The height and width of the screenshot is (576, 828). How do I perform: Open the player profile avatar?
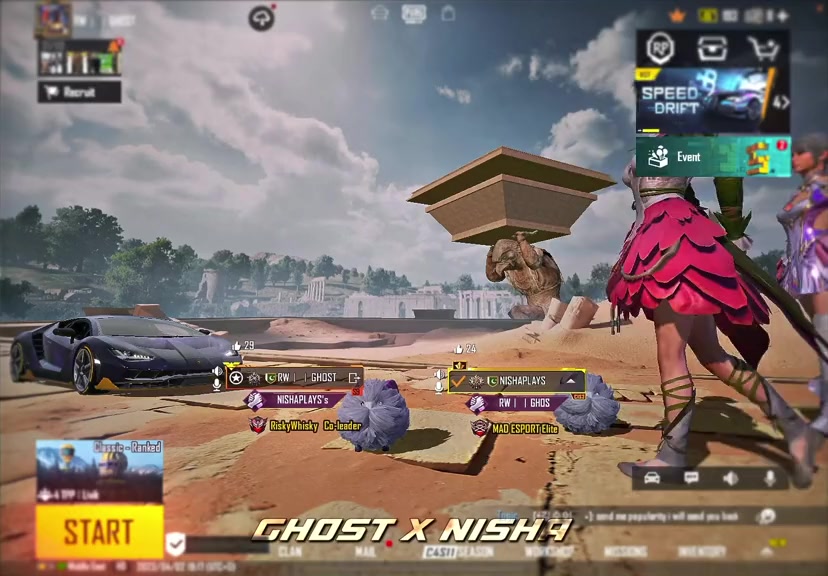click(52, 18)
